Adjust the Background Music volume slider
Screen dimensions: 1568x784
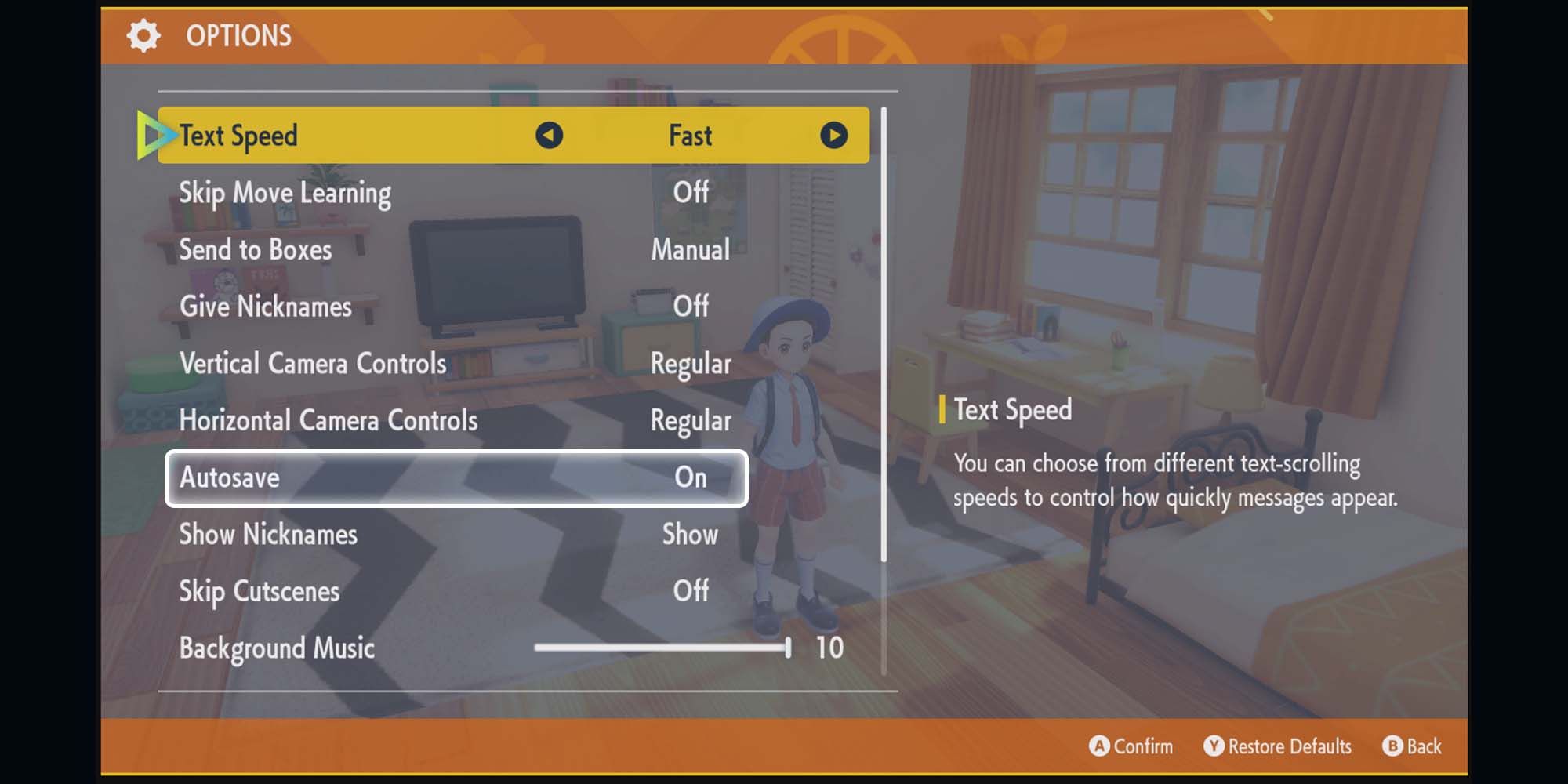pyautogui.click(x=662, y=648)
